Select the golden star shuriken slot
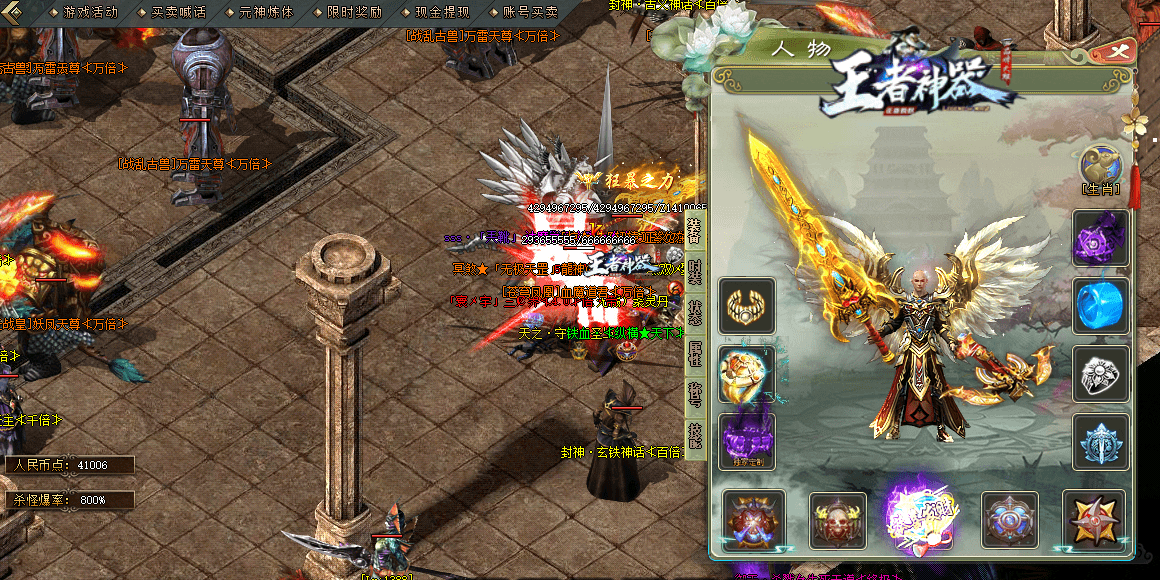Screen dimensions: 1160x580 point(1094,519)
